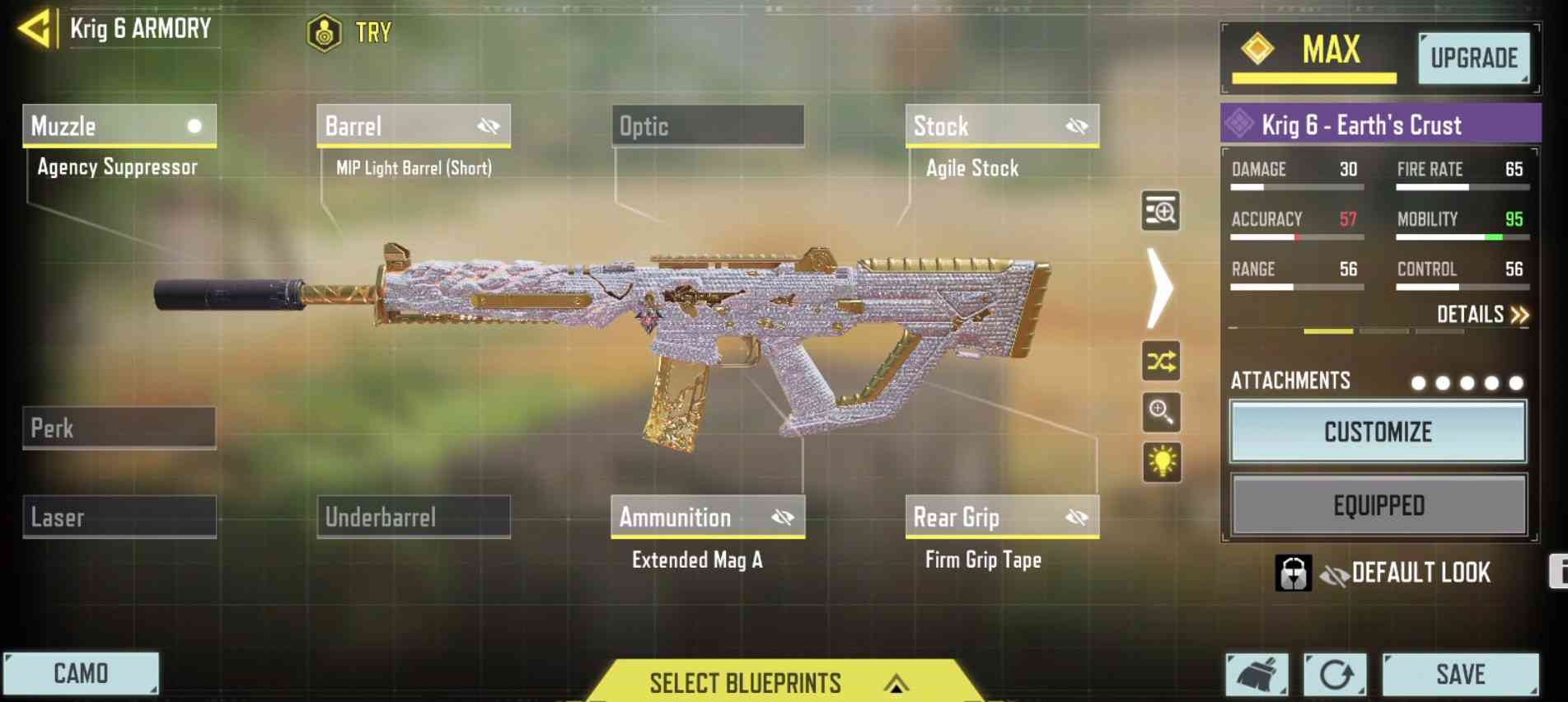Viewport: 1568px width, 702px height.
Task: Clear attachments with the broom icon
Action: pos(1257,675)
